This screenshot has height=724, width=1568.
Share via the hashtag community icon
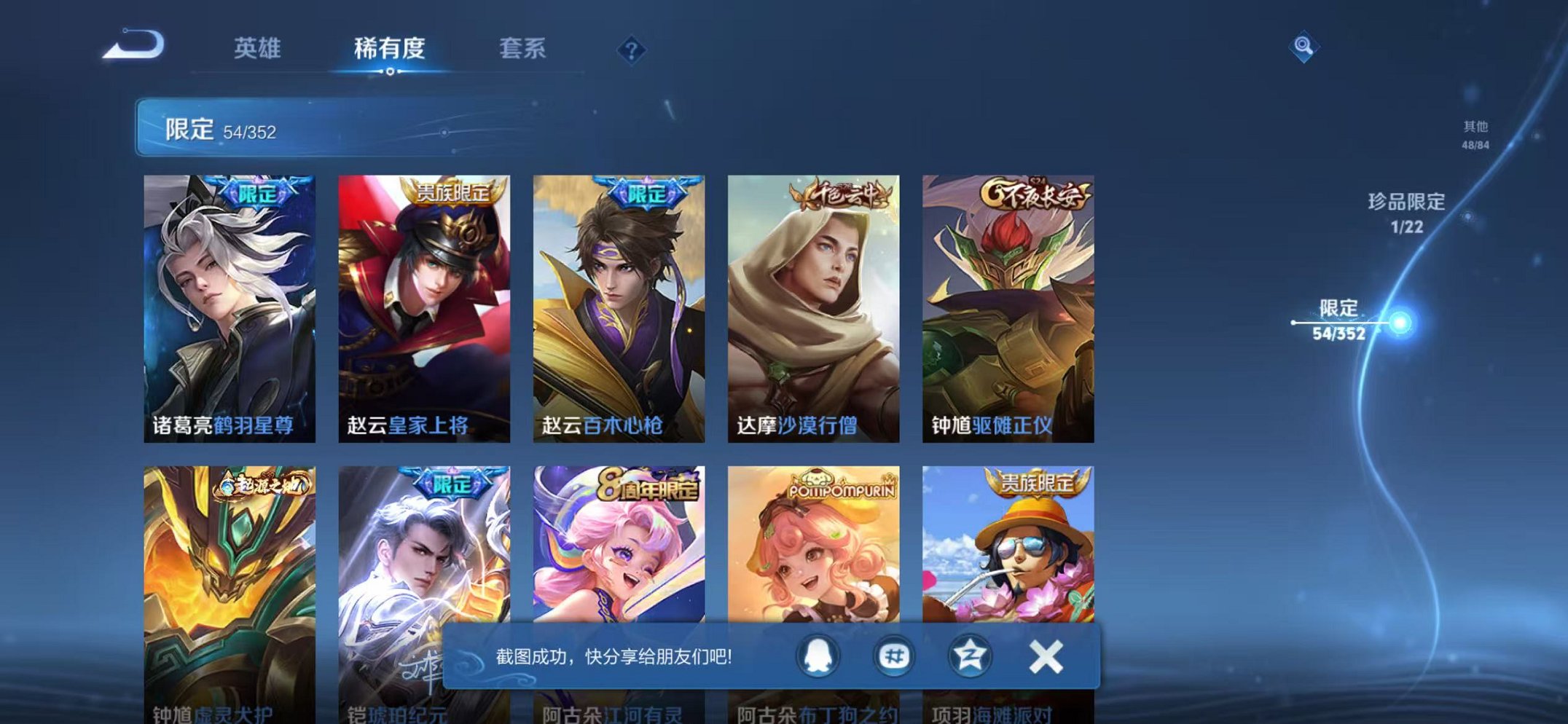coord(895,656)
